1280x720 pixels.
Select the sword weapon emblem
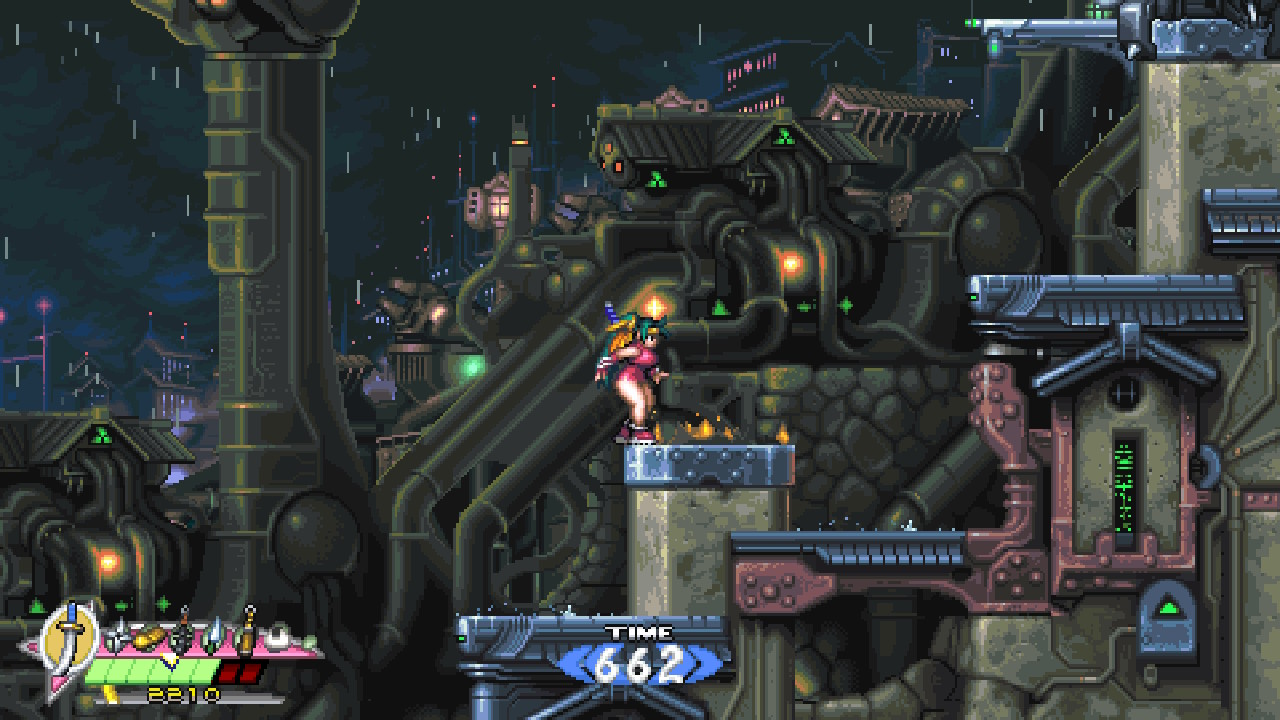(x=70, y=634)
